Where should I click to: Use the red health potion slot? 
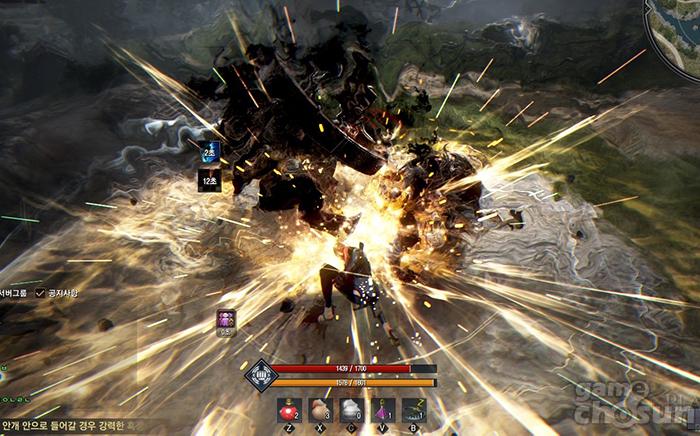[x=289, y=410]
